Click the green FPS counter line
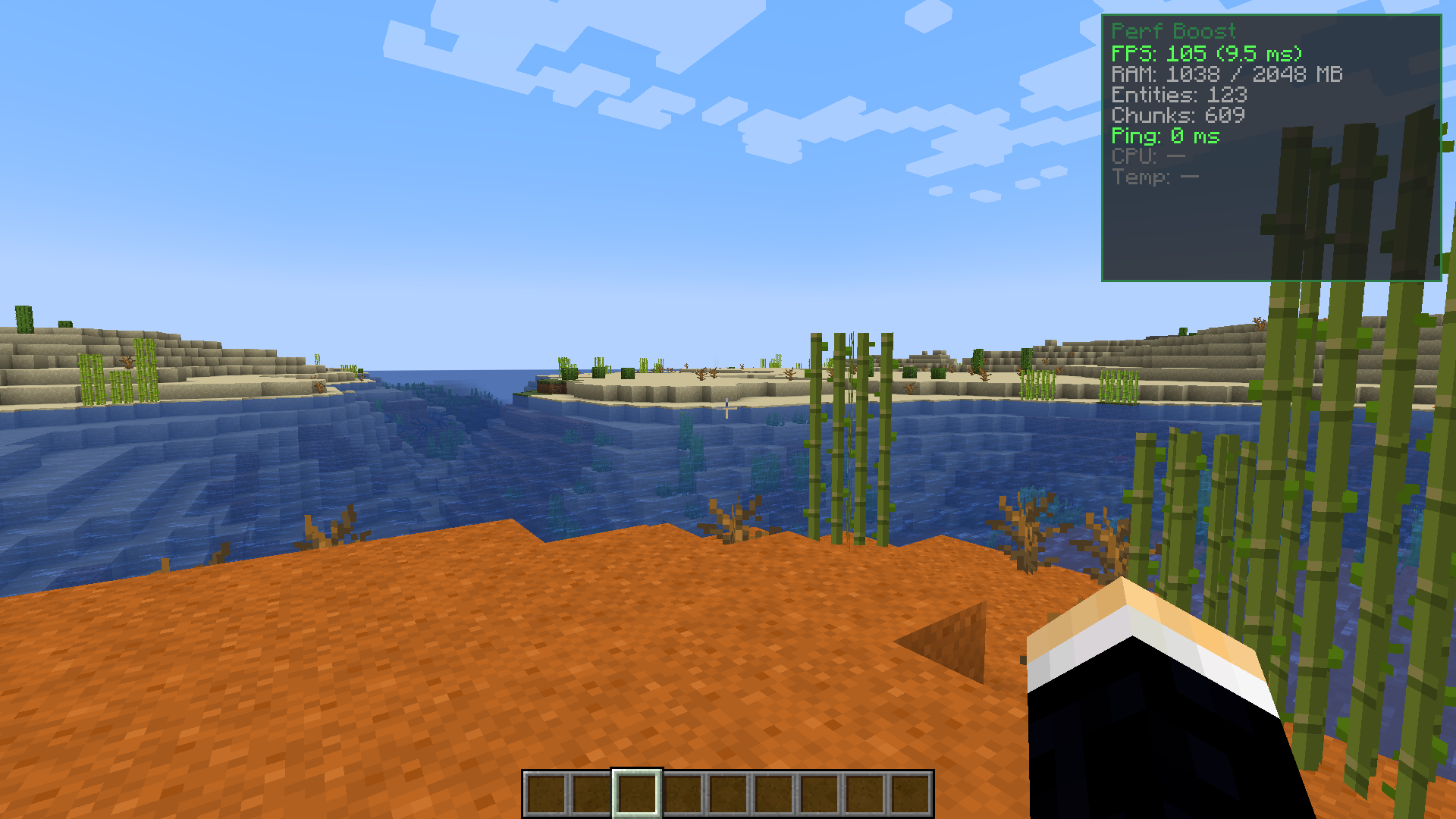Screen dimensions: 1456x819 pyautogui.click(x=1206, y=54)
